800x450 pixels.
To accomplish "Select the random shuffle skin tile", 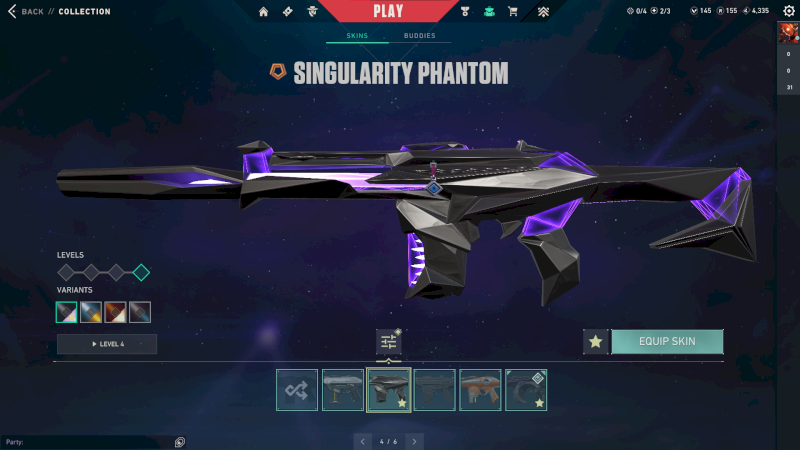I will [x=297, y=390].
